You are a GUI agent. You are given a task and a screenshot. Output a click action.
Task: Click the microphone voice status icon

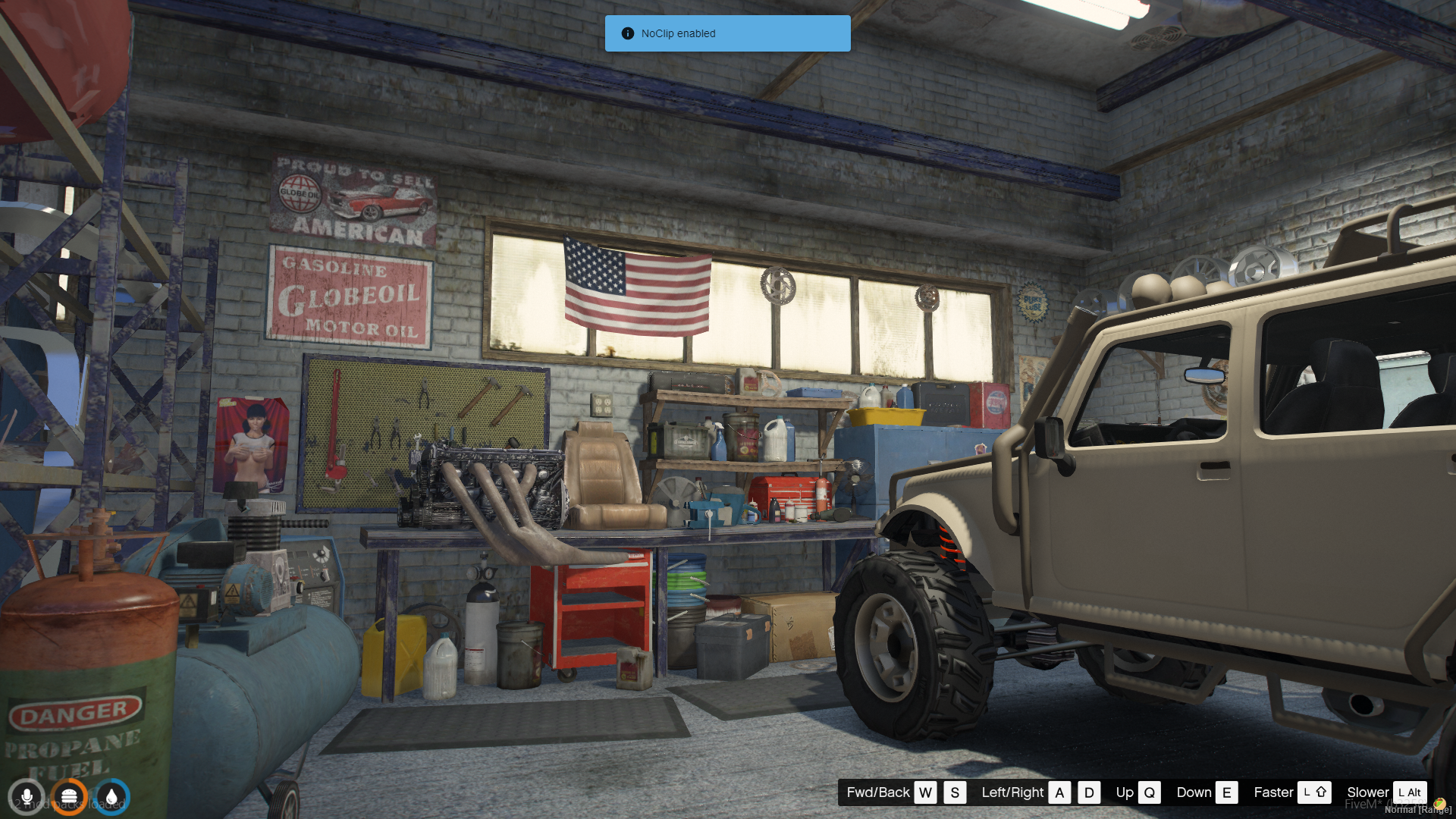[x=27, y=797]
